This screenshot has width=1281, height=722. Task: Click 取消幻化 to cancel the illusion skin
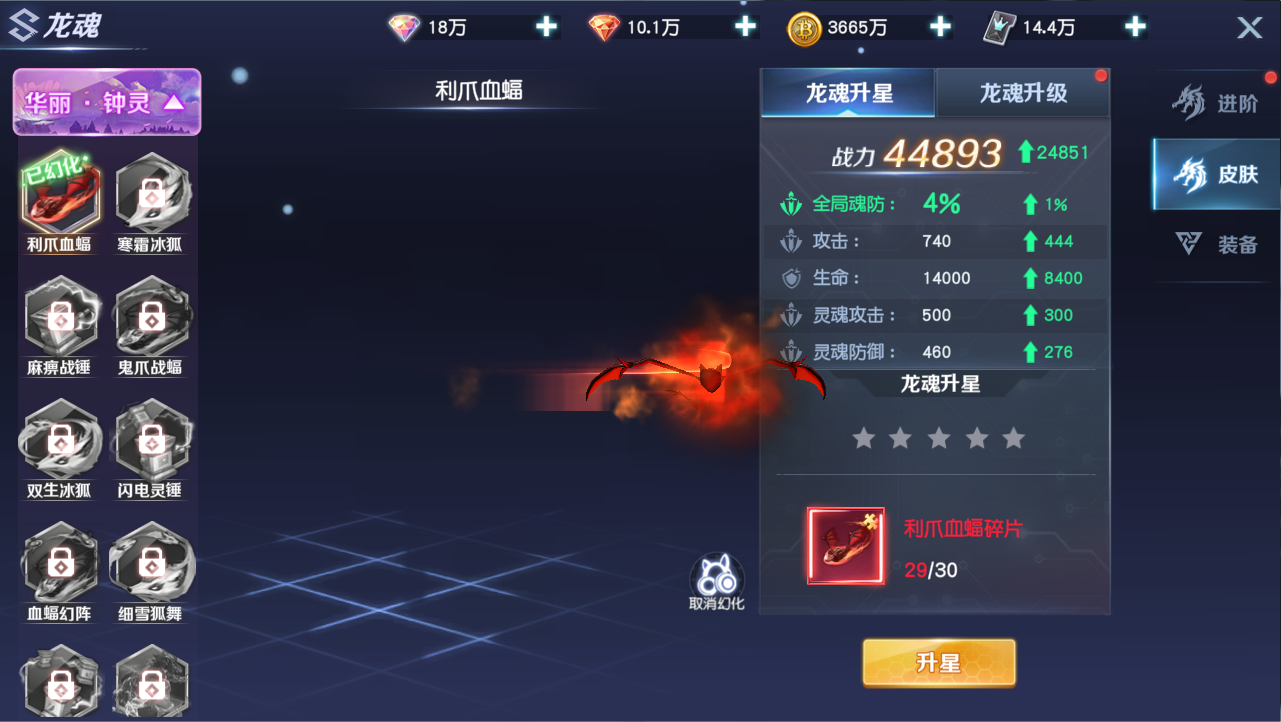click(x=716, y=580)
